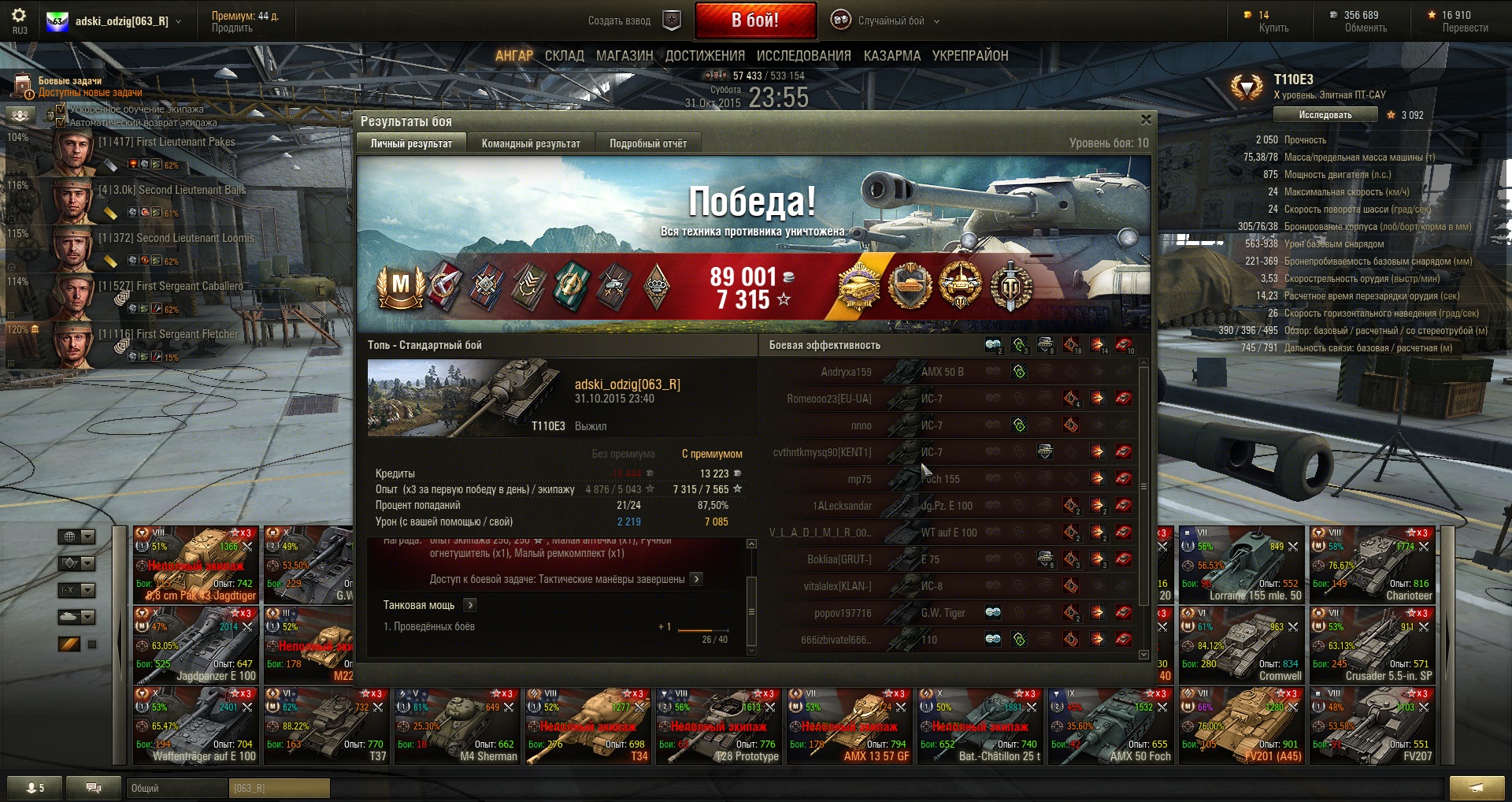Open the Подробный отчёт tab
This screenshot has height=802, width=1512.
tap(647, 143)
